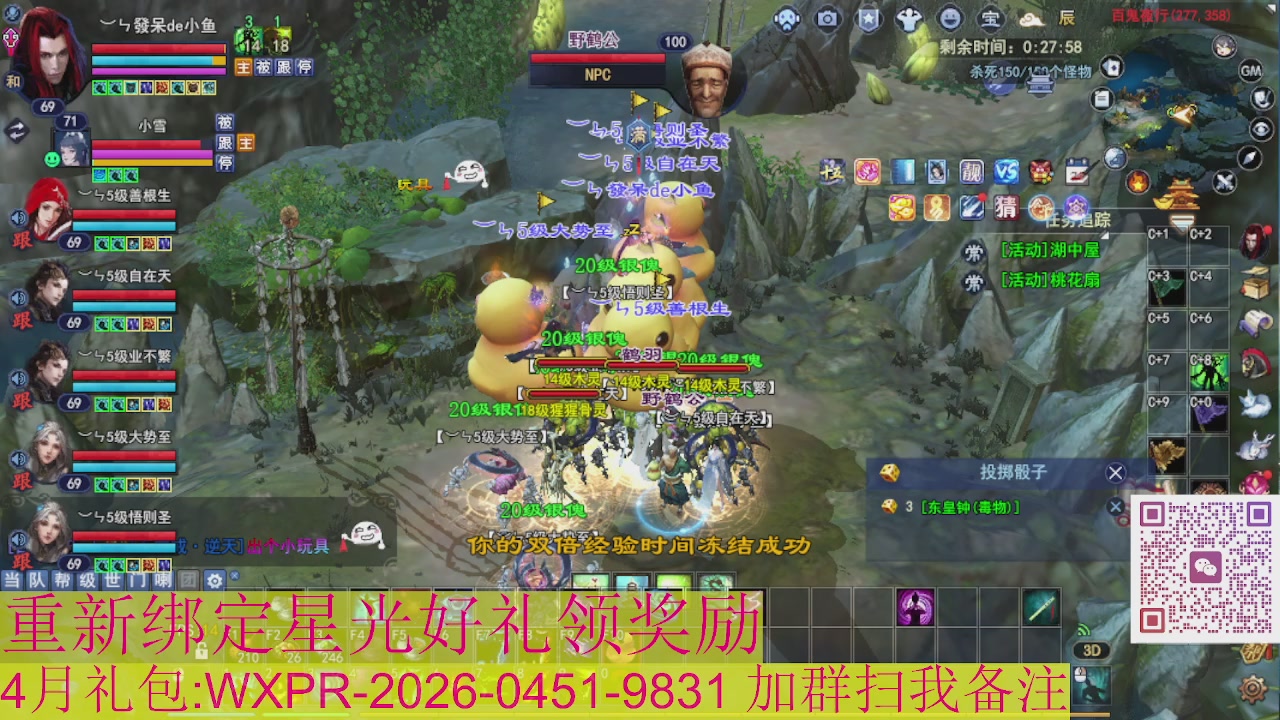This screenshot has width=1280, height=720.
Task: Switch to the 世 world chat tab
Action: coord(112,580)
